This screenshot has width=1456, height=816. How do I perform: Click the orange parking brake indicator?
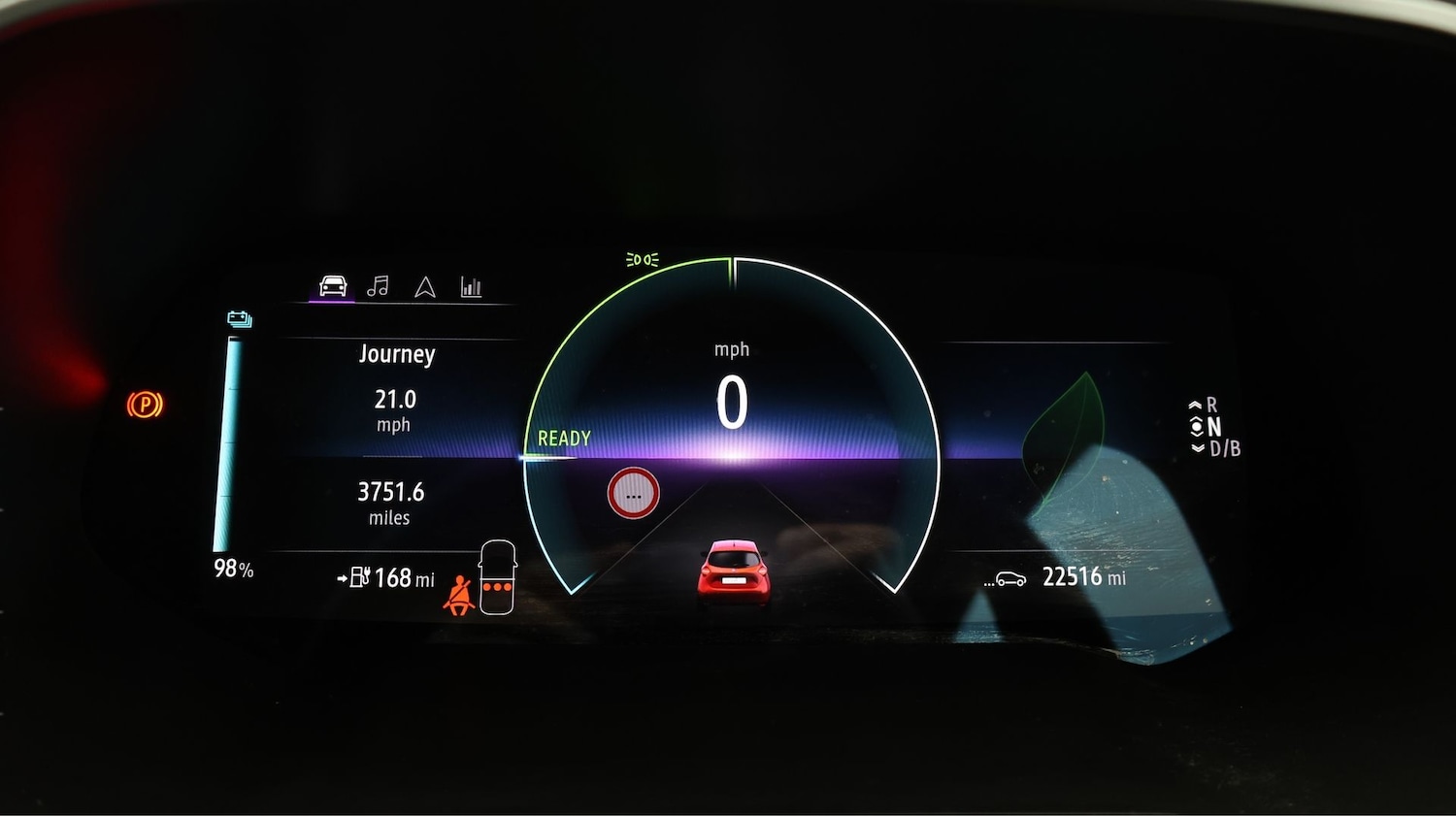coord(145,404)
